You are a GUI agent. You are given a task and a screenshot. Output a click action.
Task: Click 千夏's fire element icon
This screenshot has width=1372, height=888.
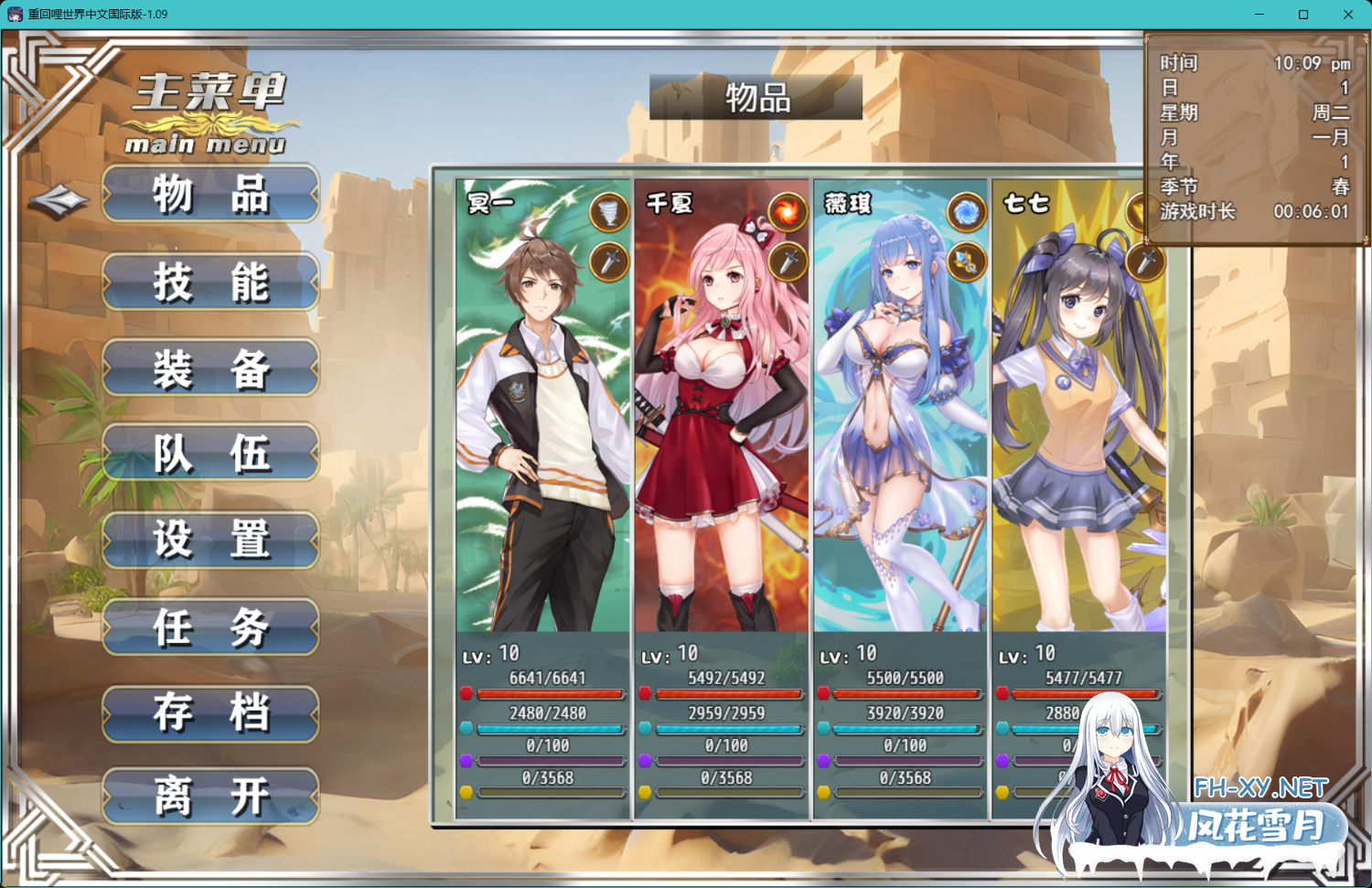[x=787, y=213]
